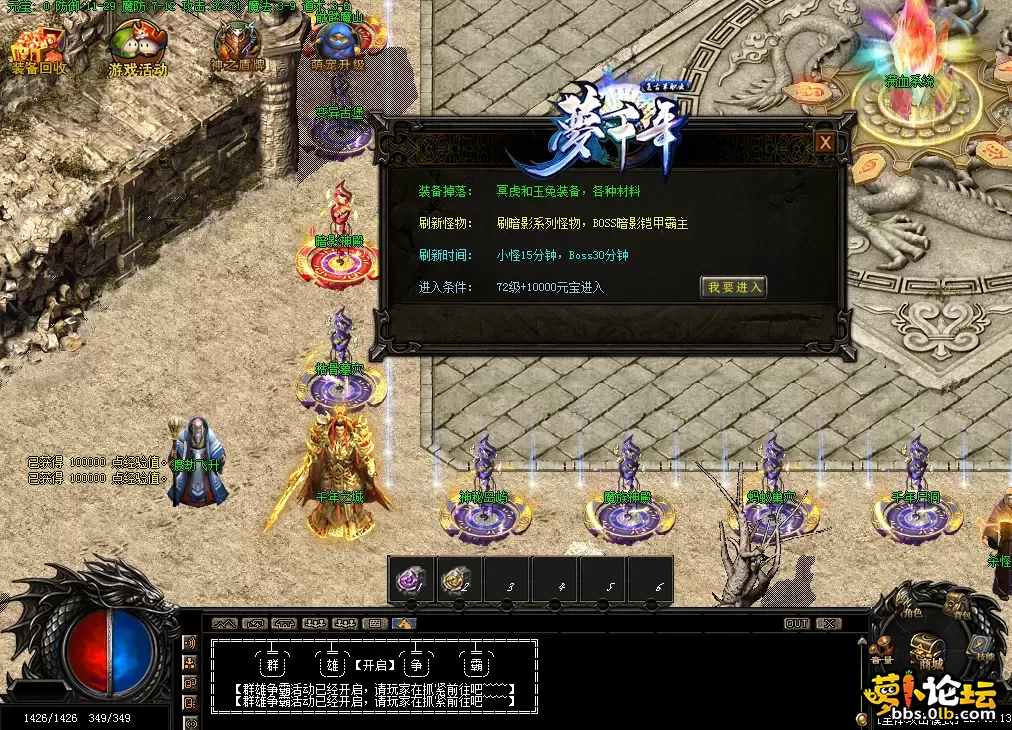Click the X button beside OUT
The image size is (1012, 730).
point(828,623)
